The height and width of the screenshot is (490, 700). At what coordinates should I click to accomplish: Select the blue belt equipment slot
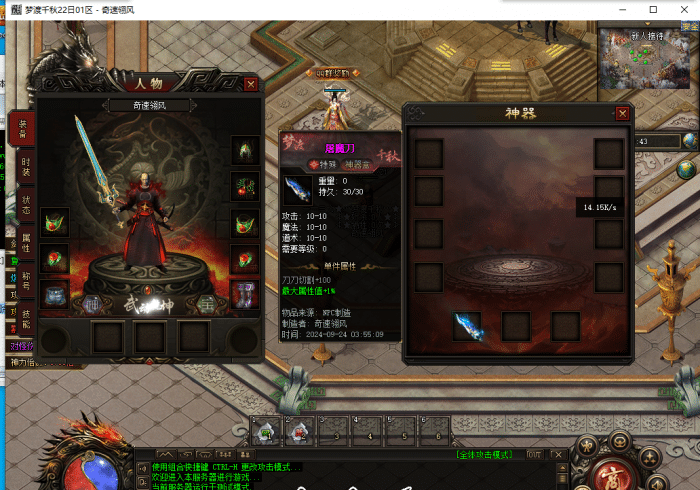(55, 294)
